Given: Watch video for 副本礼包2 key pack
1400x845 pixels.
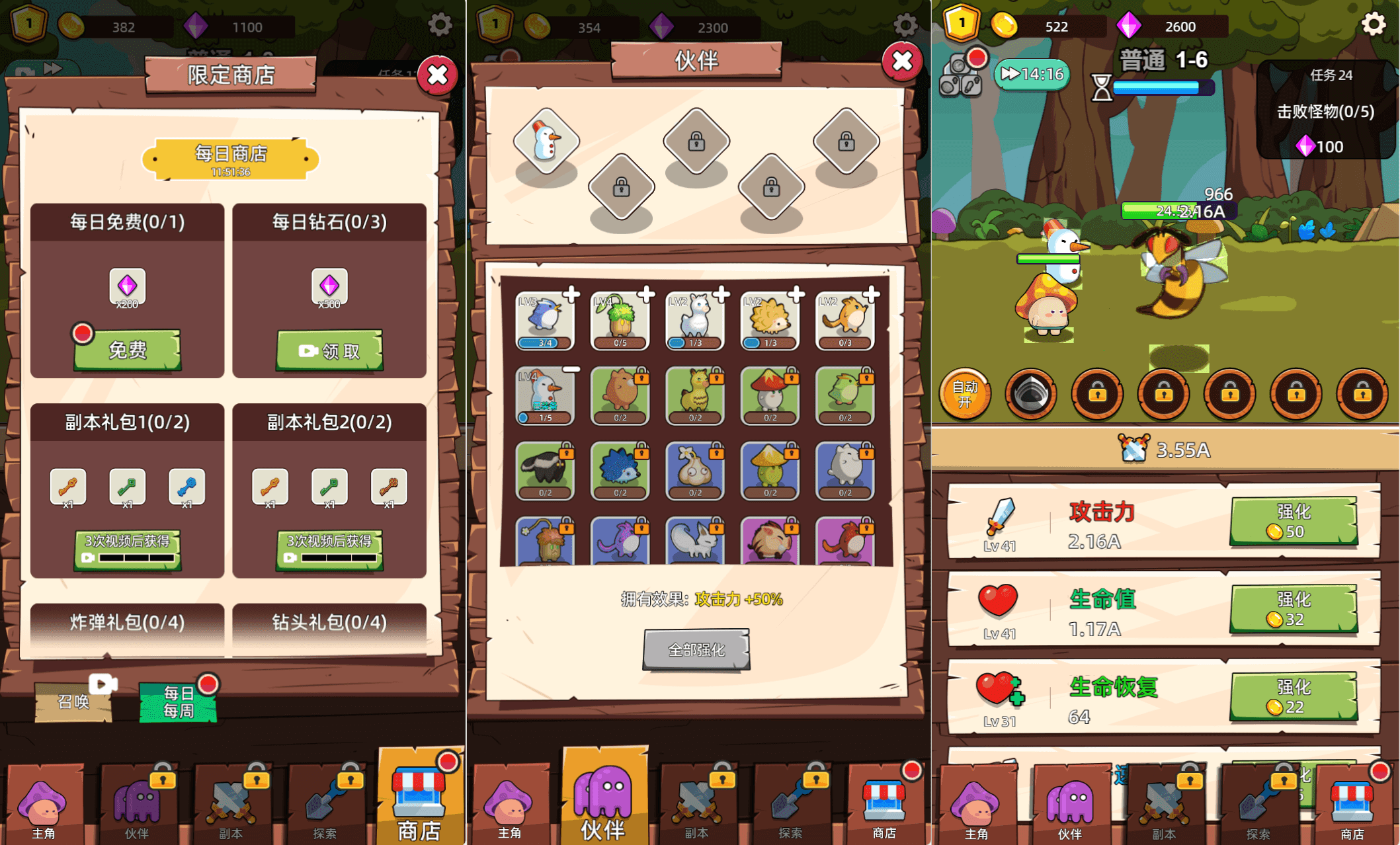Looking at the screenshot, I should [x=329, y=549].
